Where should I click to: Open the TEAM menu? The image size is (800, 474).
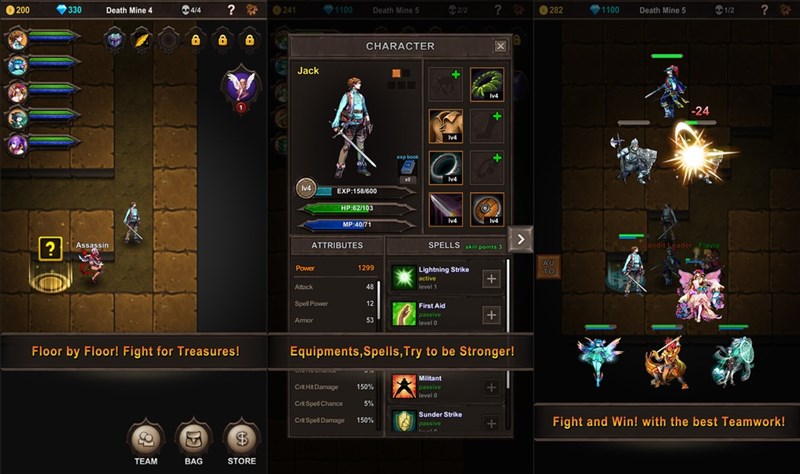tap(146, 438)
